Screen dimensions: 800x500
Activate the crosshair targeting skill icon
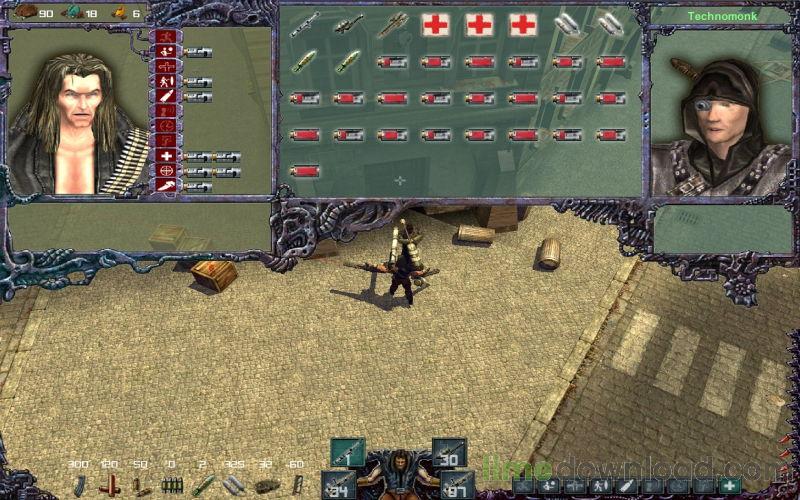(x=165, y=171)
